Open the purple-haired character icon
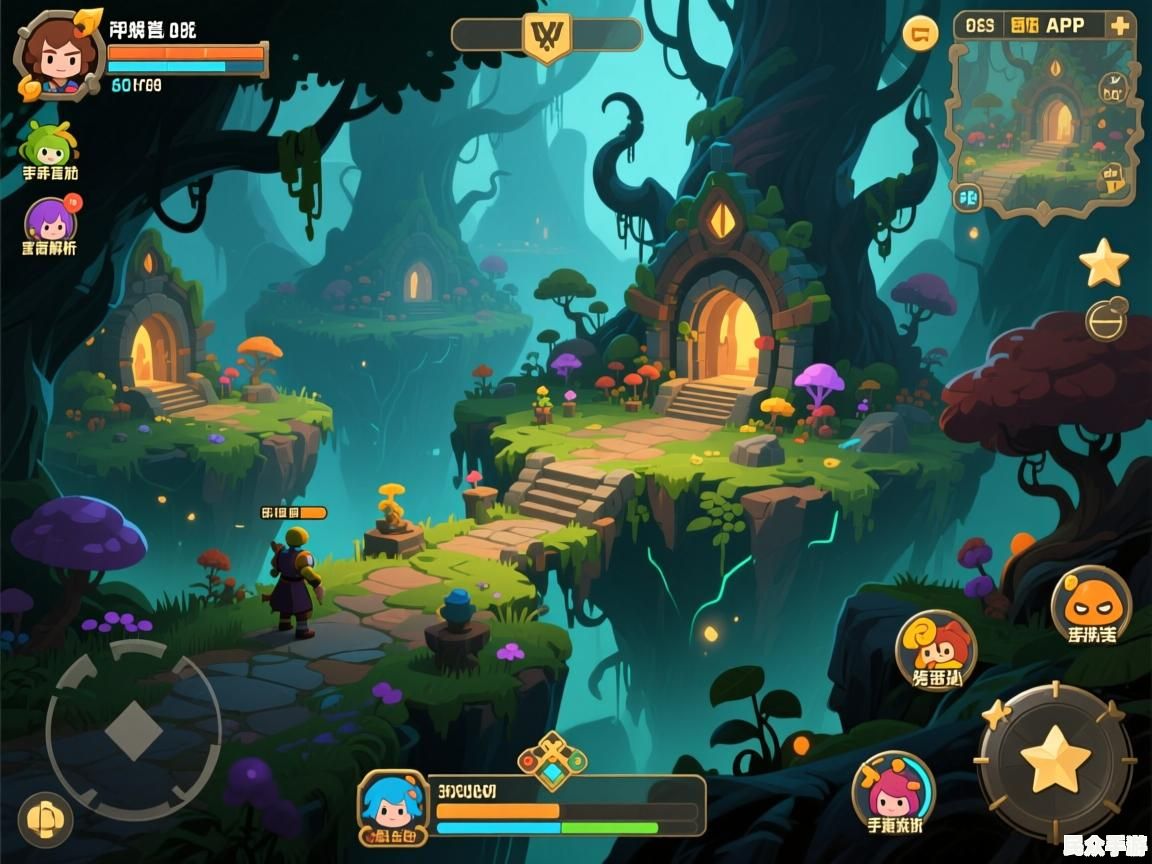Image resolution: width=1152 pixels, height=864 pixels. pyautogui.click(x=50, y=221)
